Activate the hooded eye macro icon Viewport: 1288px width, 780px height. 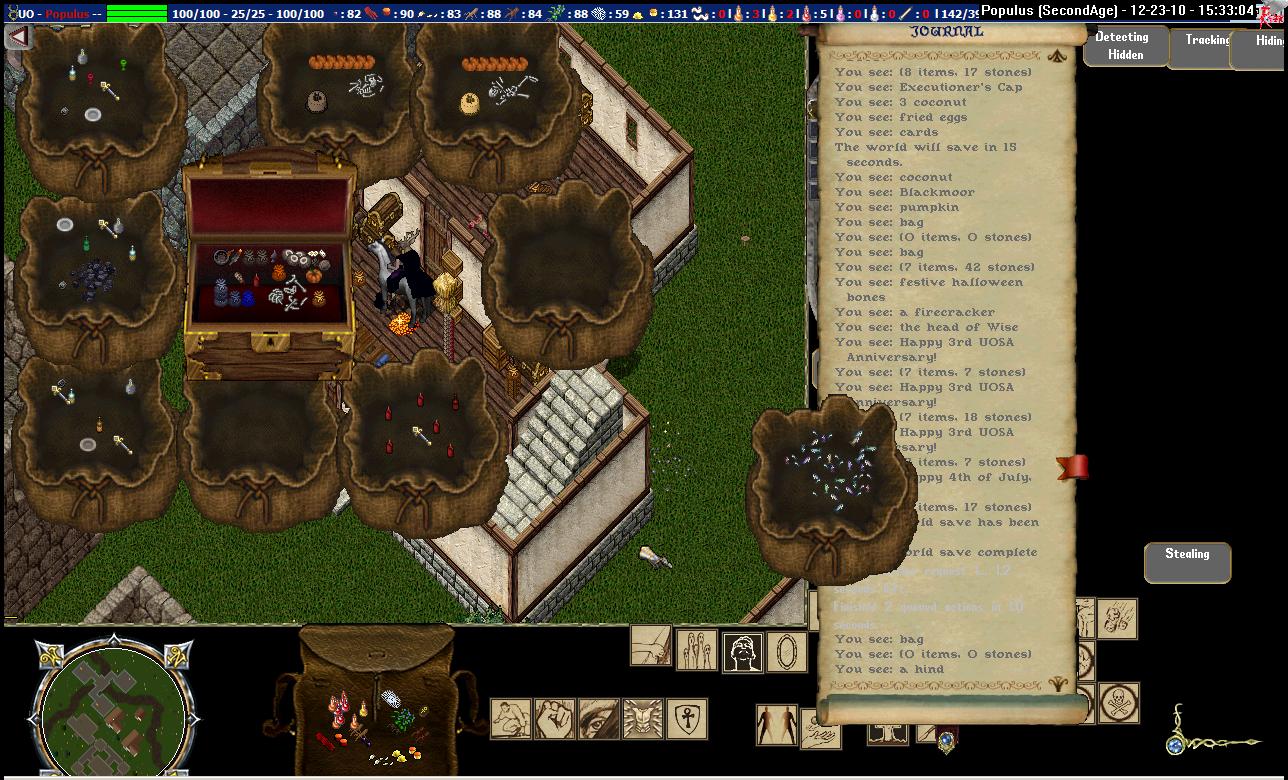pos(599,719)
